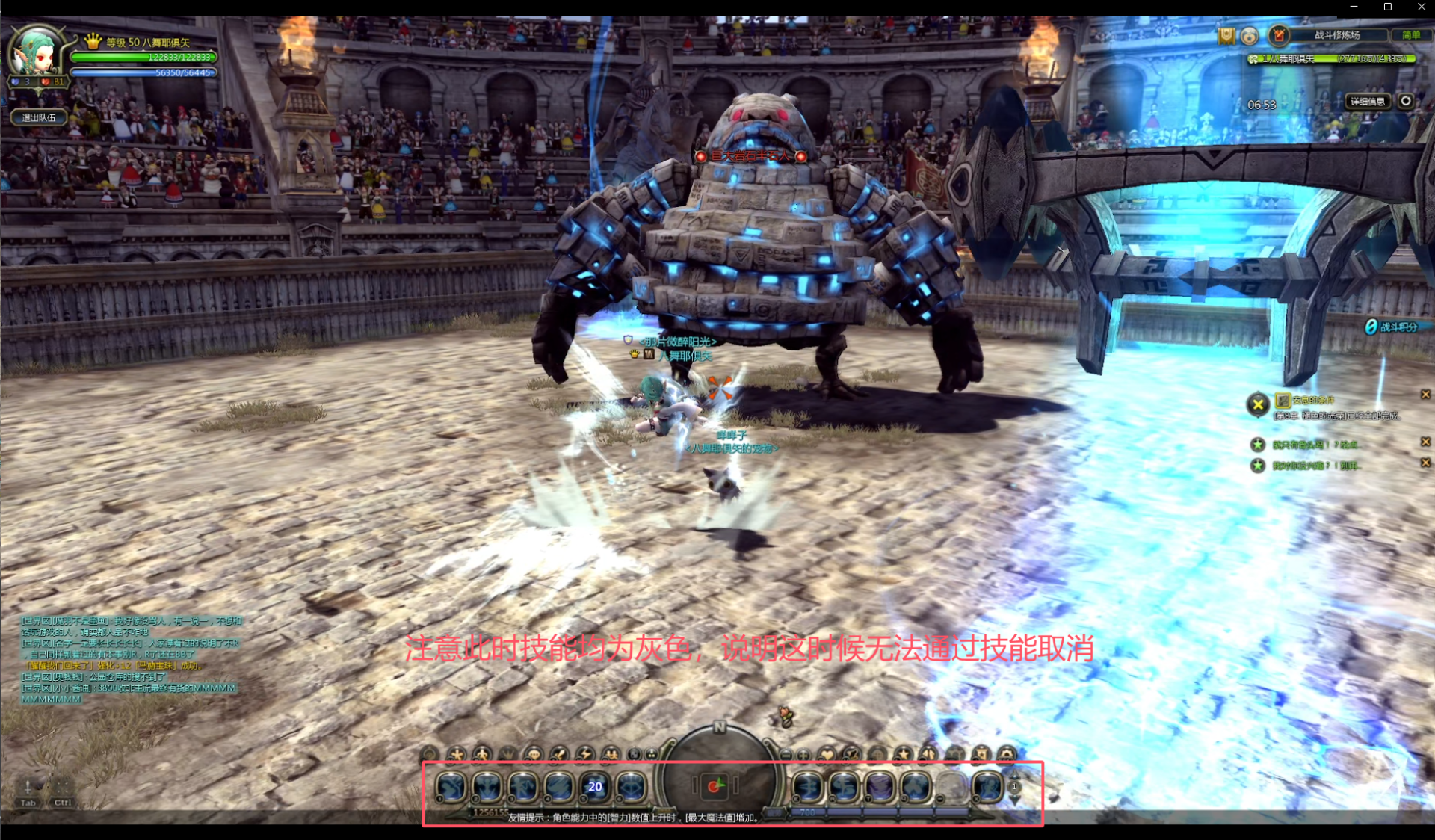Close the 安息的条件 quest tracker entry
Viewport: 1435px width, 840px height.
point(1425,395)
